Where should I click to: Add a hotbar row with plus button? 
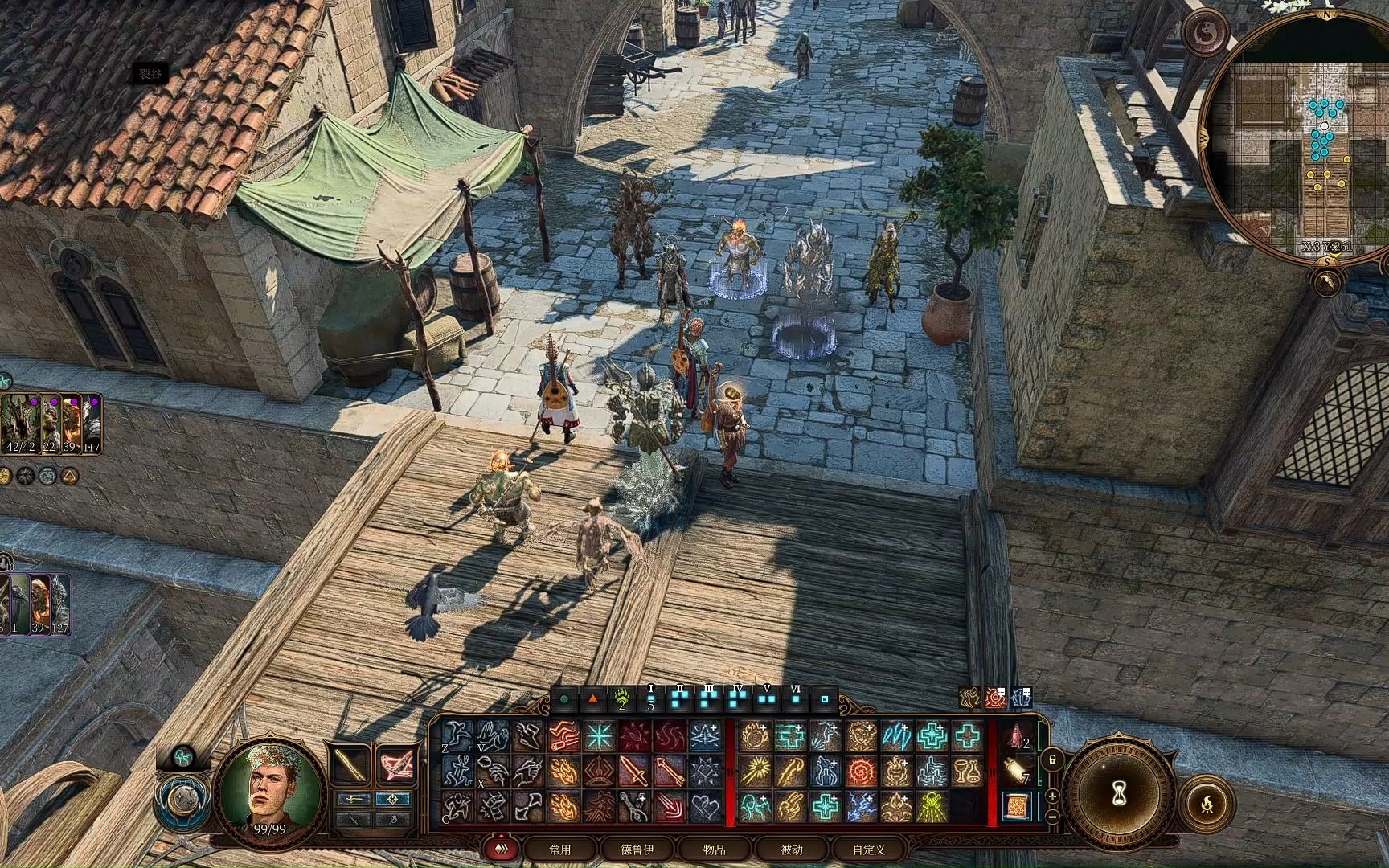point(1052,796)
